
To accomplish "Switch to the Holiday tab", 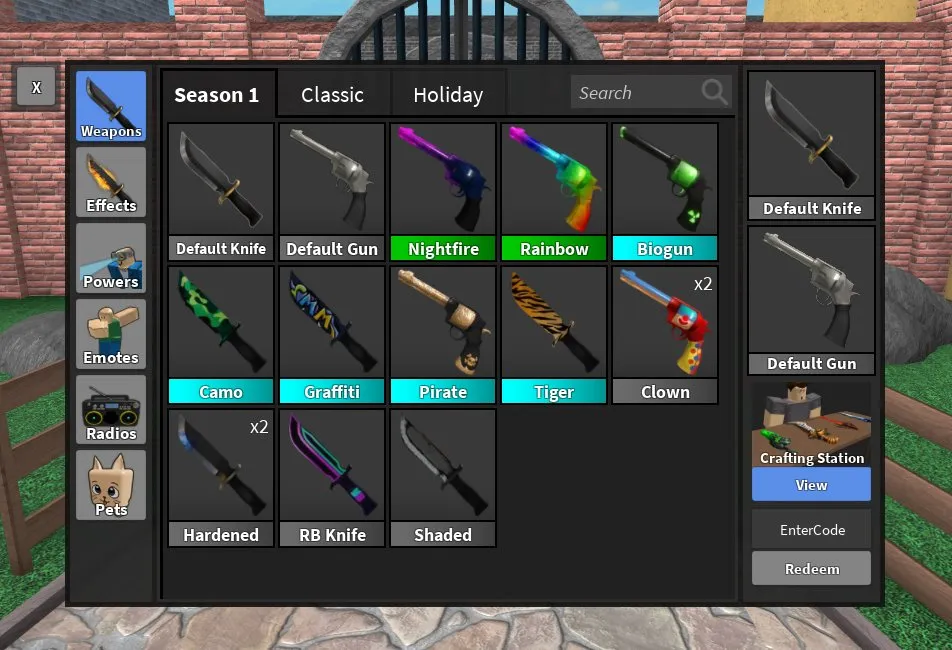I will pos(448,95).
